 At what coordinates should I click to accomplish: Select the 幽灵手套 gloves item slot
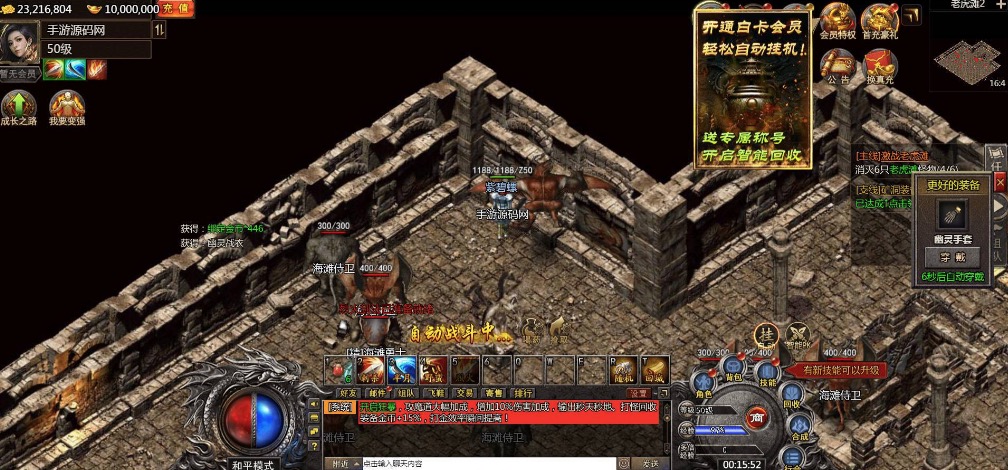952,214
